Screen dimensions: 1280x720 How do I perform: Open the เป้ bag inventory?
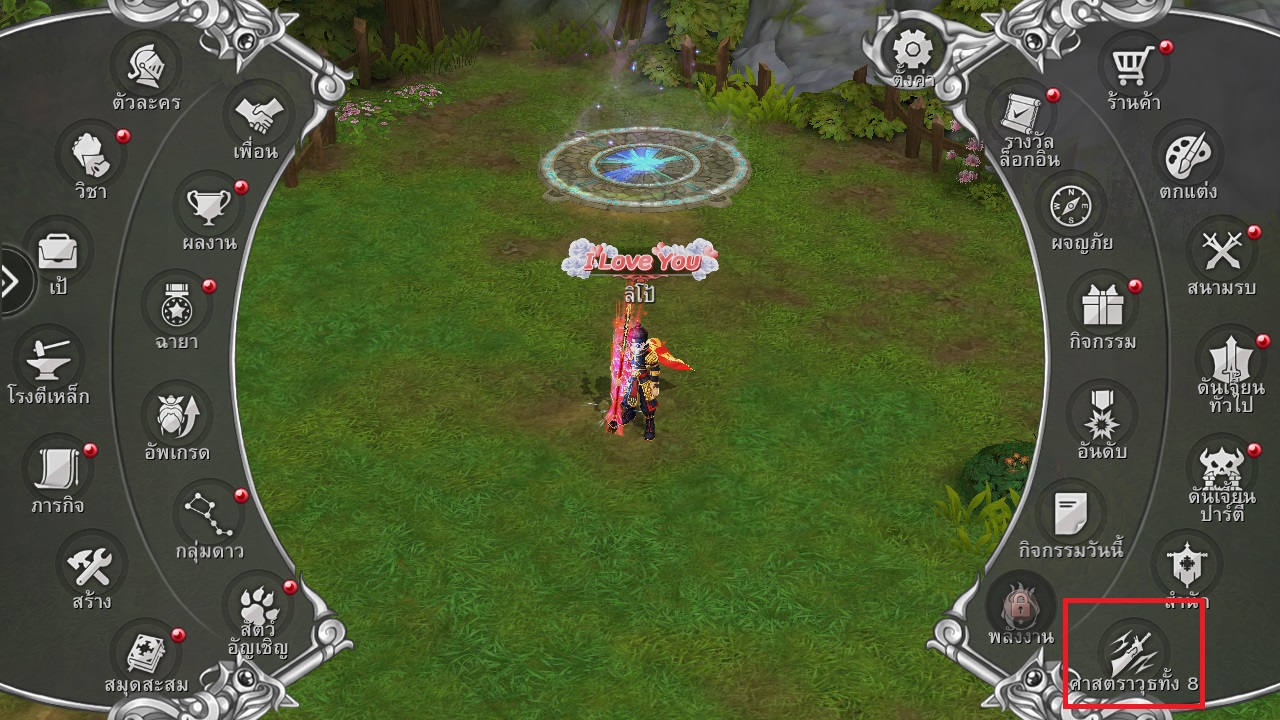pyautogui.click(x=58, y=251)
